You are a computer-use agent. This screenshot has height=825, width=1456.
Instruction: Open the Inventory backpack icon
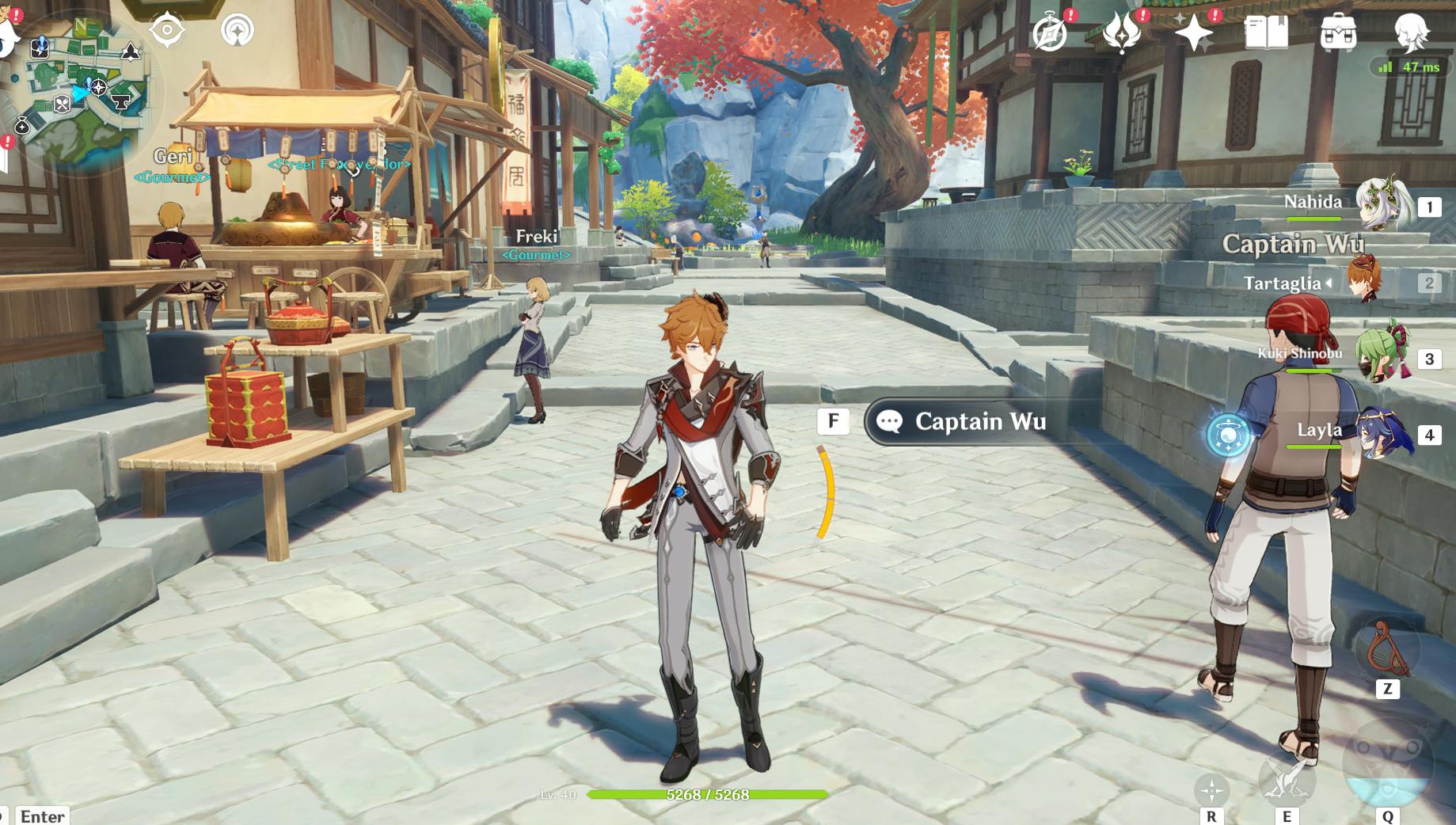(1338, 33)
